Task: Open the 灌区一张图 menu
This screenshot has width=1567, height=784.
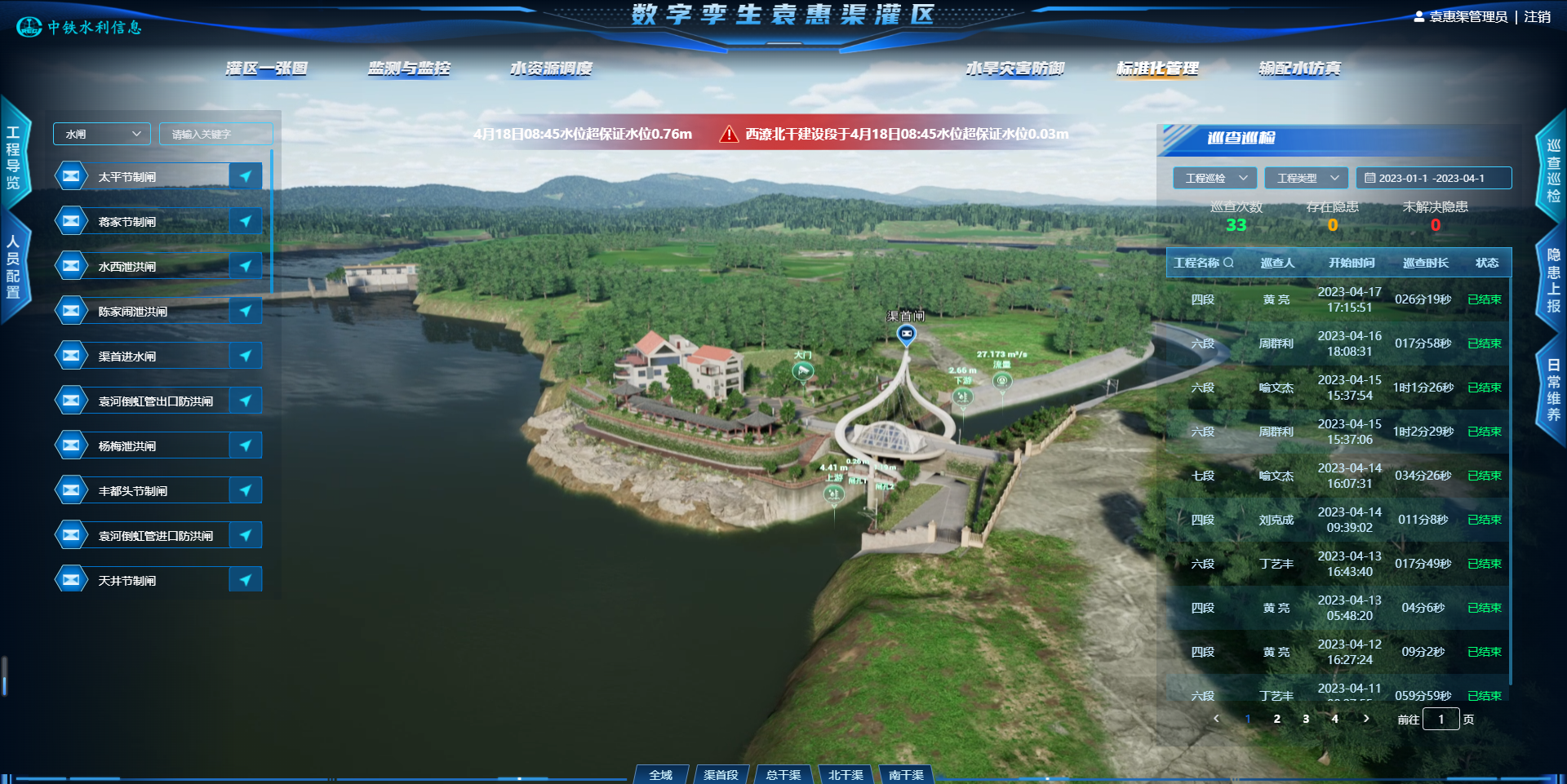Action: tap(266, 69)
